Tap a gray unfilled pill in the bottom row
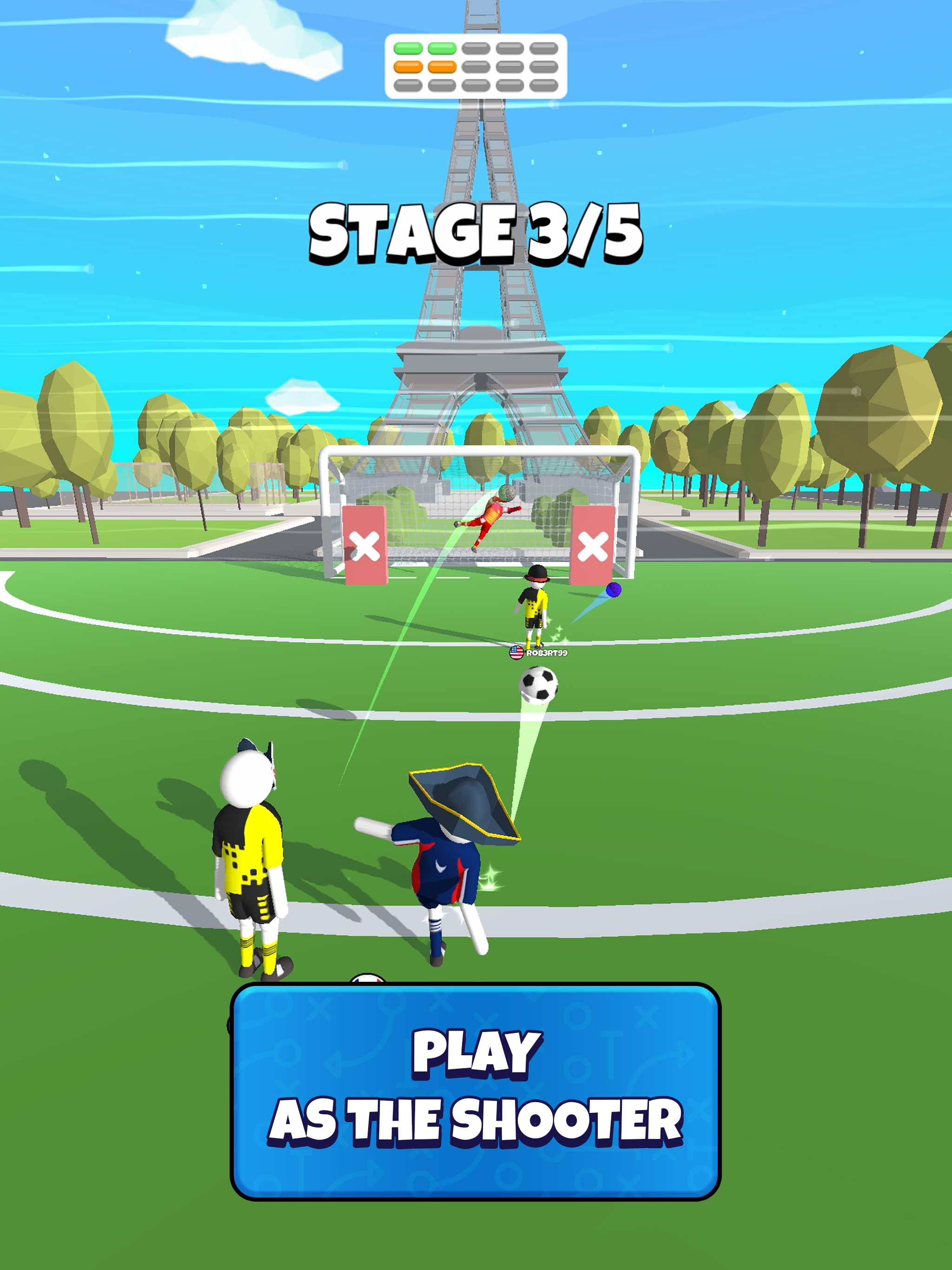The image size is (952, 1270). 476,86
